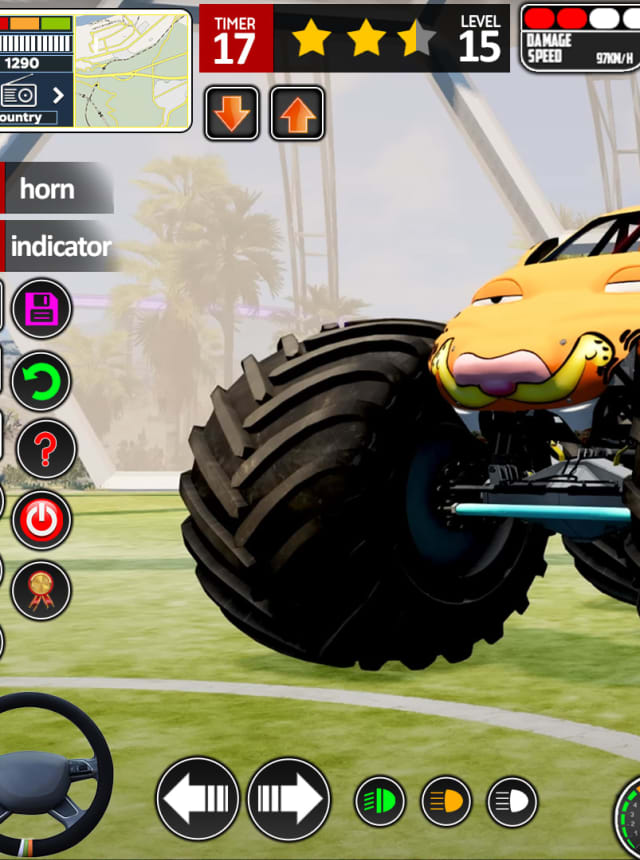Toggle the orange fog light icon

coord(446,801)
